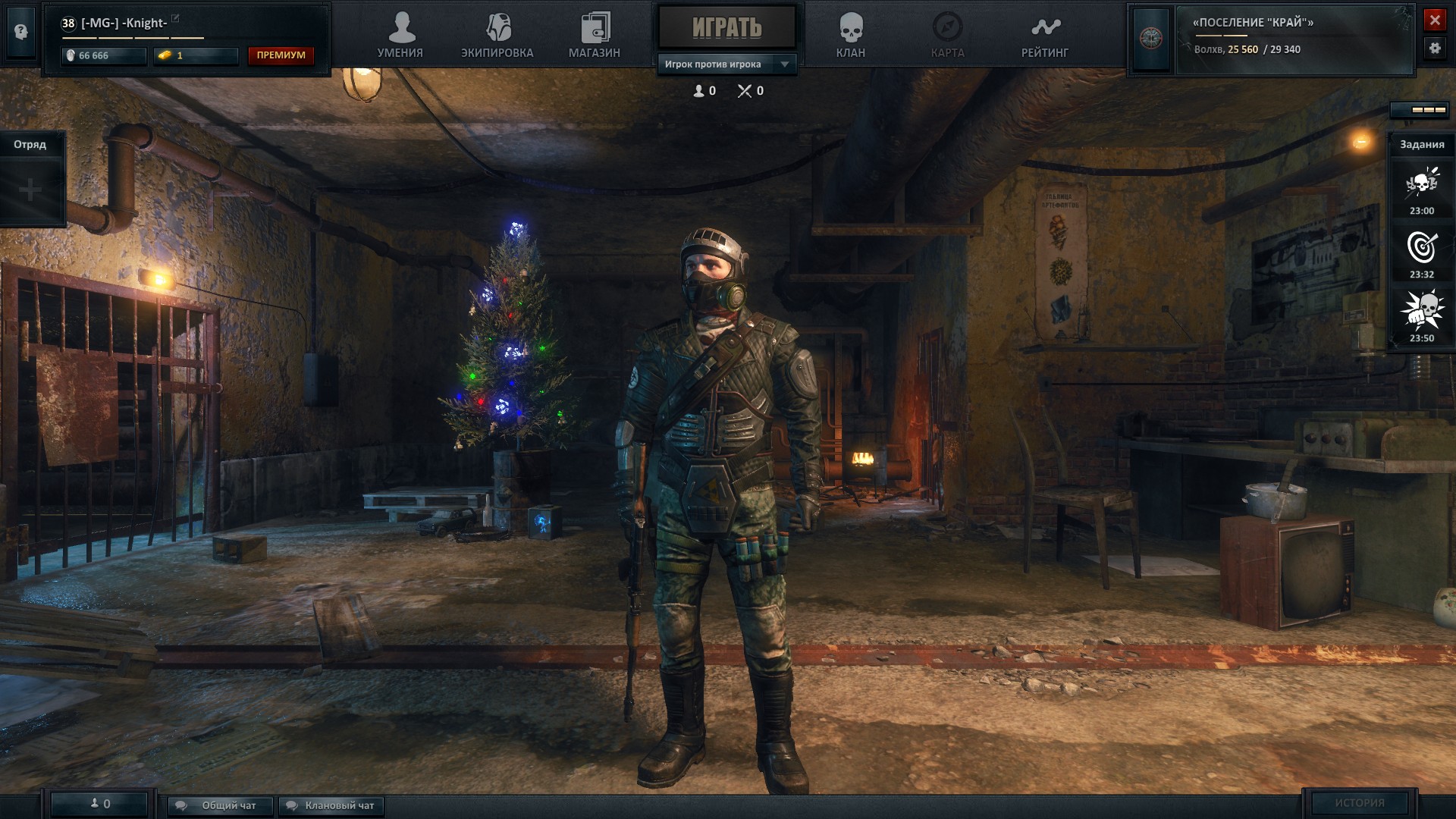Open the УМЕНИЯ skills menu
Image resolution: width=1456 pixels, height=819 pixels.
[x=400, y=36]
